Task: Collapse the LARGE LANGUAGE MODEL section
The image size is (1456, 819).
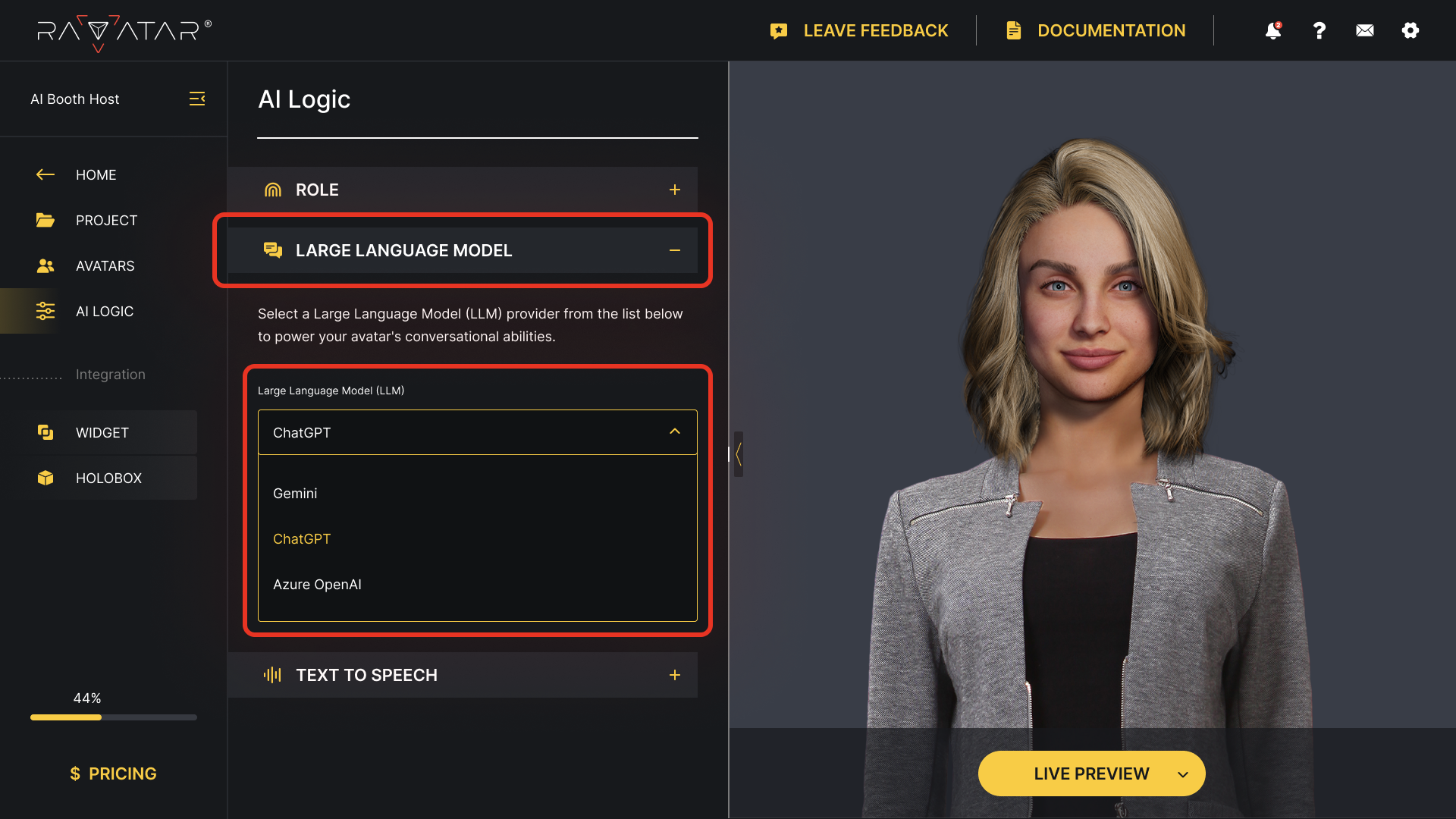Action: click(675, 250)
